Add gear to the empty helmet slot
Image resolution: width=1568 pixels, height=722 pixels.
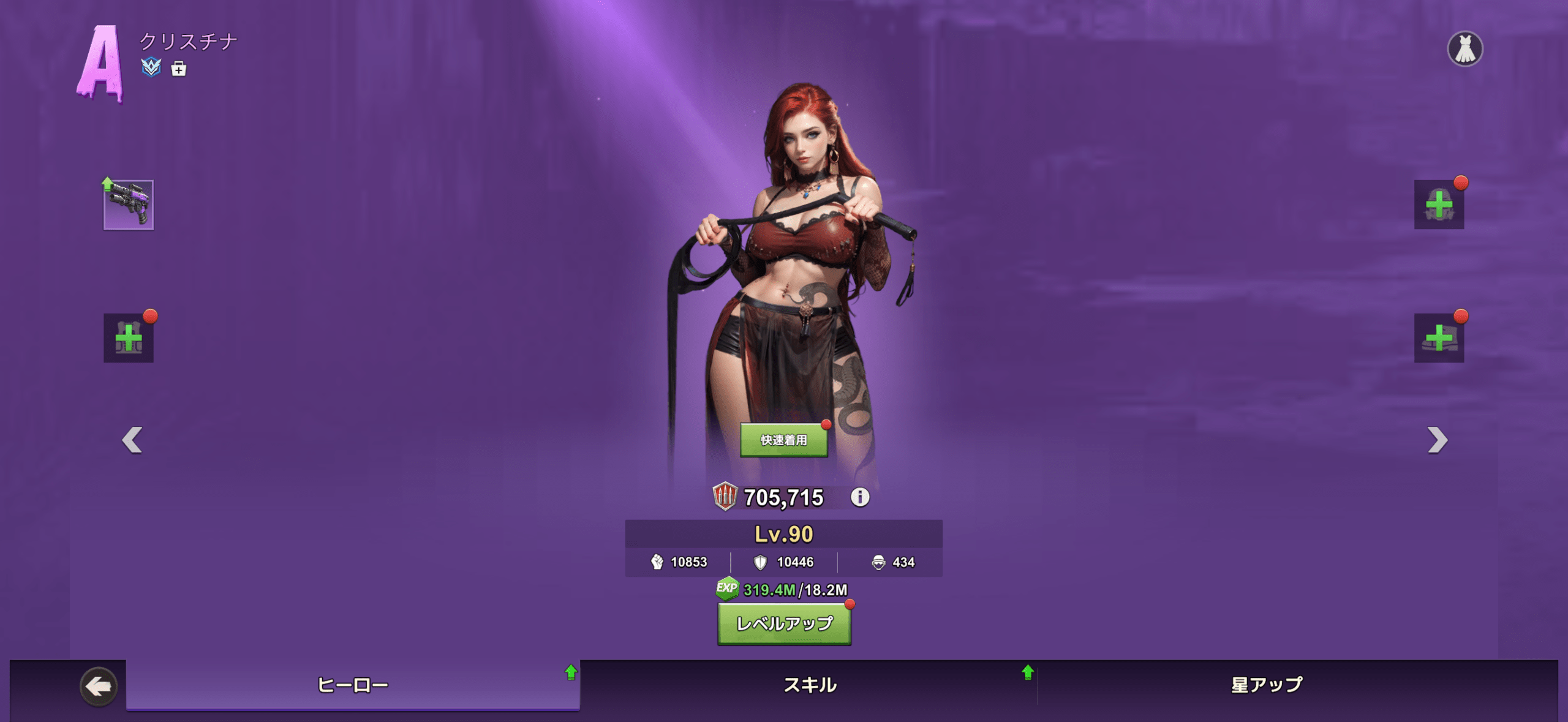coord(1438,205)
